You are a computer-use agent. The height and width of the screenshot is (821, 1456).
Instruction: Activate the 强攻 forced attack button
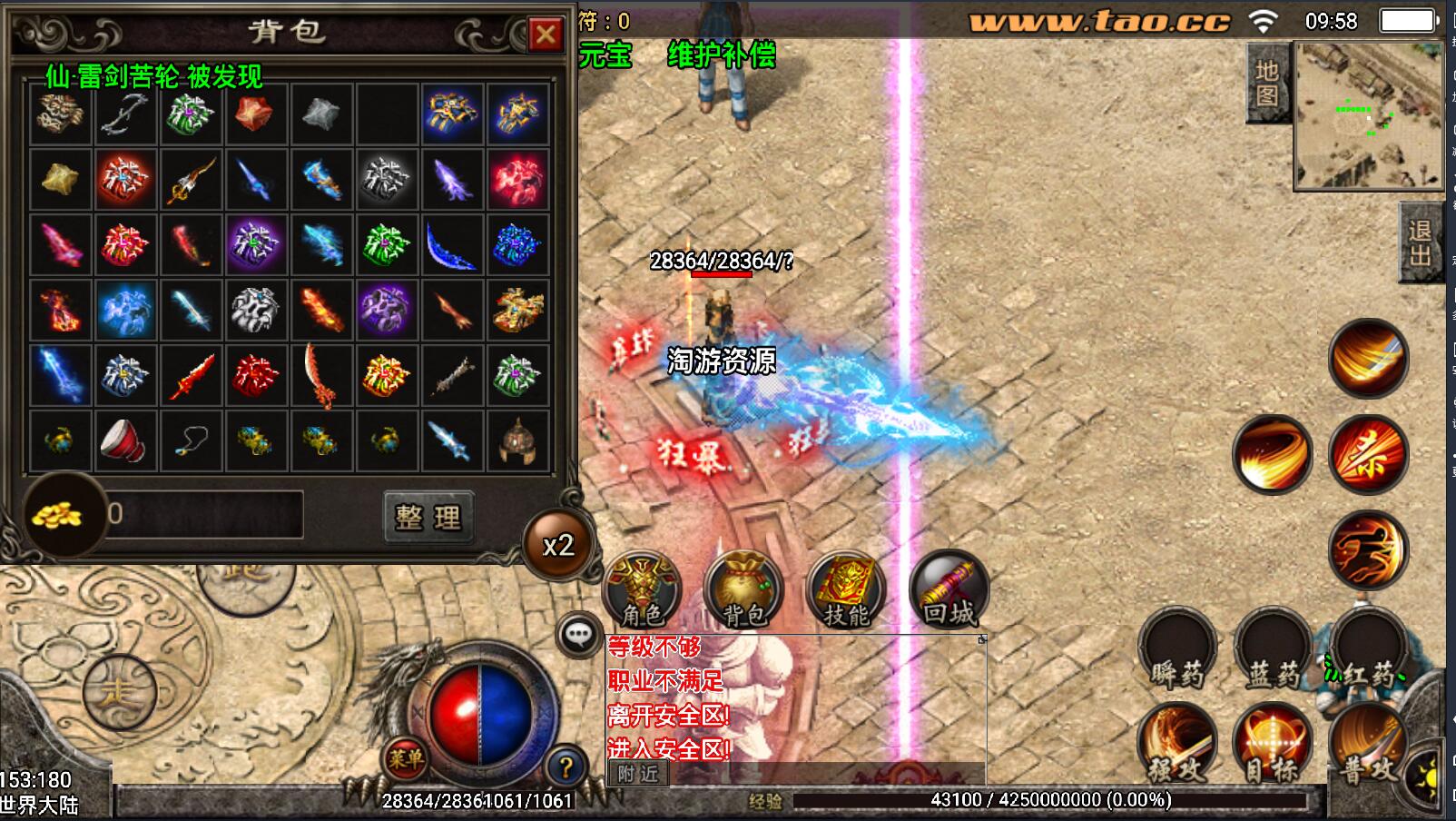pyautogui.click(x=1177, y=745)
